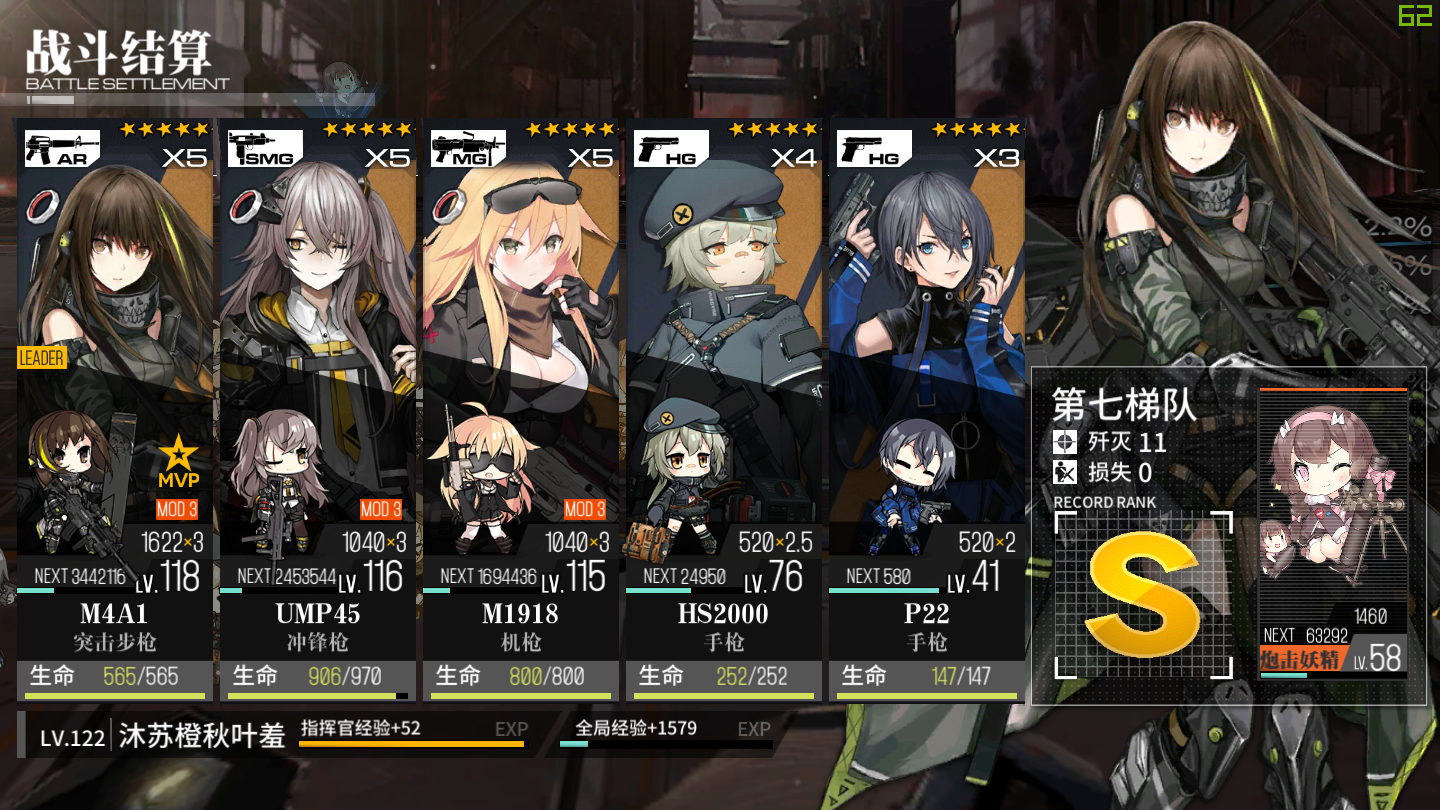This screenshot has width=1440, height=810.
Task: Click the 62 counter in the top right corner
Action: click(x=1414, y=17)
